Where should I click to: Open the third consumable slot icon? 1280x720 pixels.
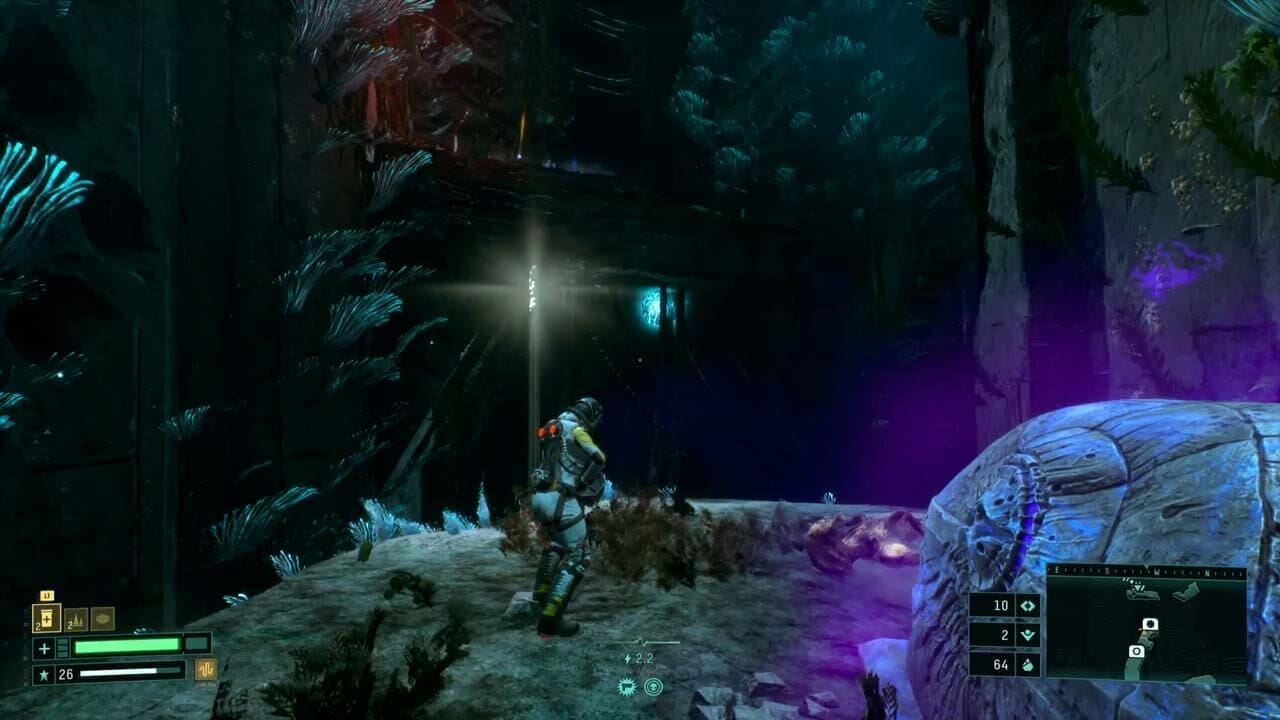pyautogui.click(x=103, y=618)
